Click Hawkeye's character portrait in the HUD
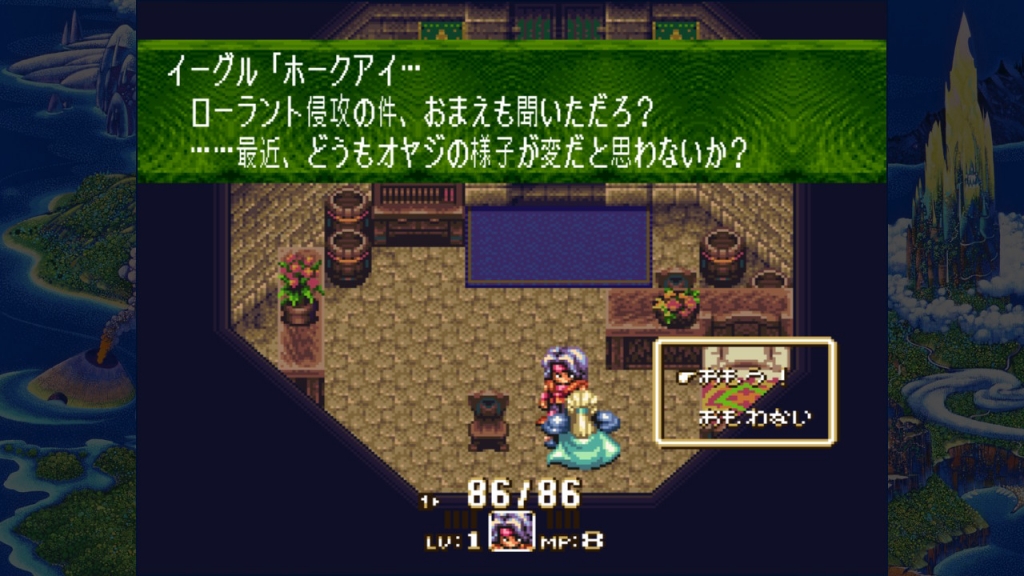The height and width of the screenshot is (576, 1024). (x=511, y=531)
